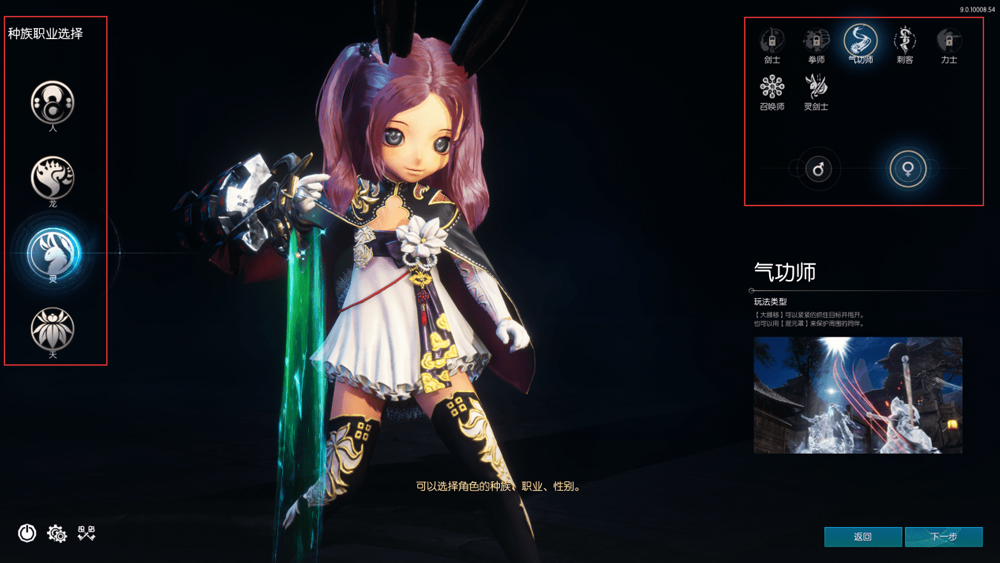This screenshot has height=563, width=1000.
Task: Switch to male gender symbol
Action: (819, 170)
